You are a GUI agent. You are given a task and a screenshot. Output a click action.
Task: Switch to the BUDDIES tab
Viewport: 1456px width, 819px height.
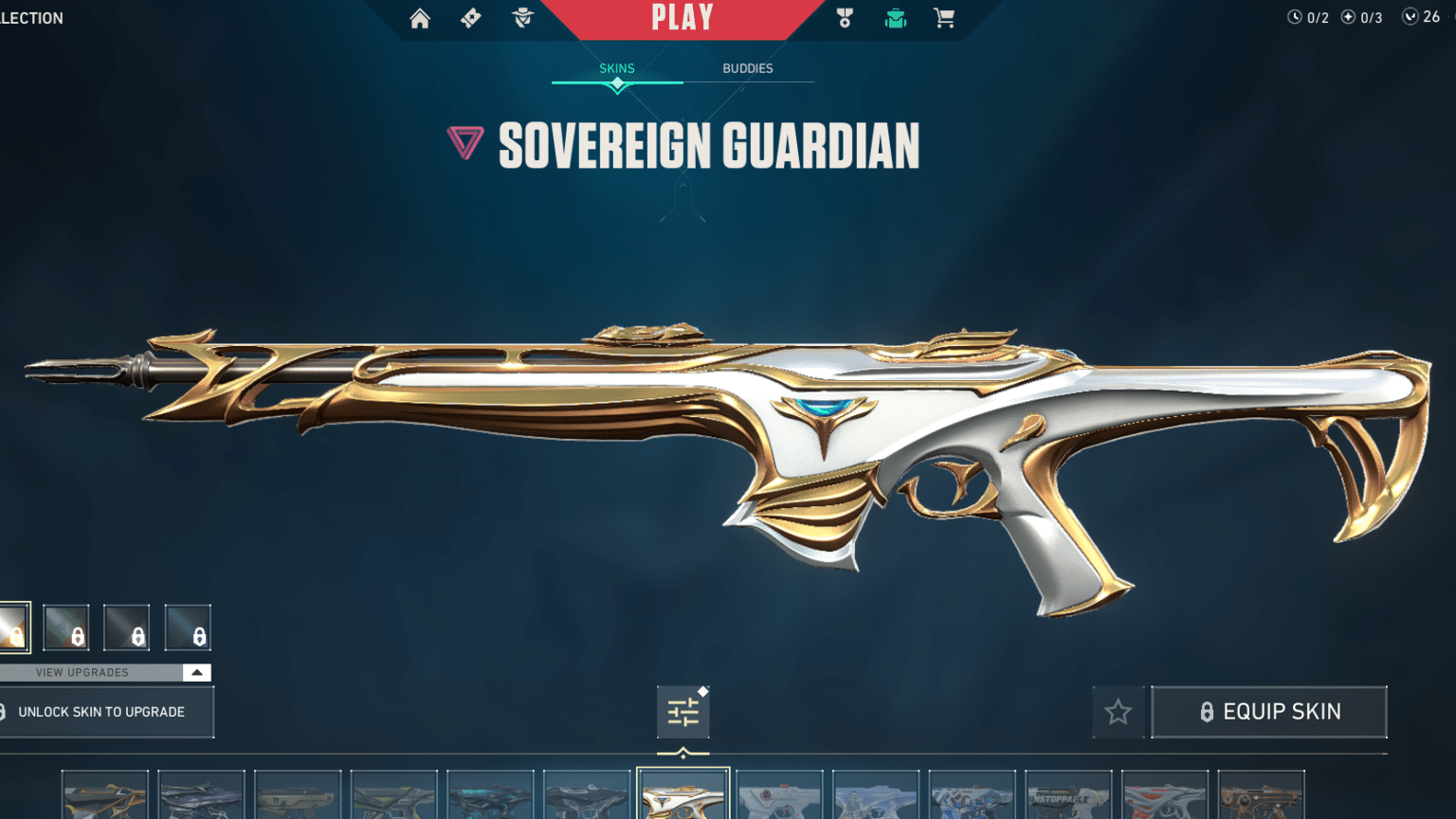(748, 68)
